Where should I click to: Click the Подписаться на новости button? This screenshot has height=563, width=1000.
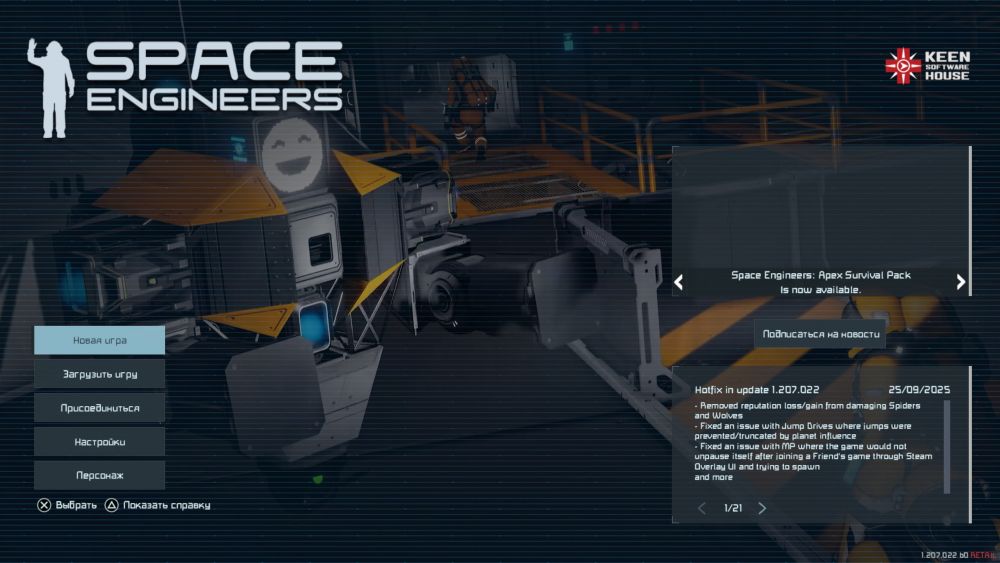pos(820,334)
